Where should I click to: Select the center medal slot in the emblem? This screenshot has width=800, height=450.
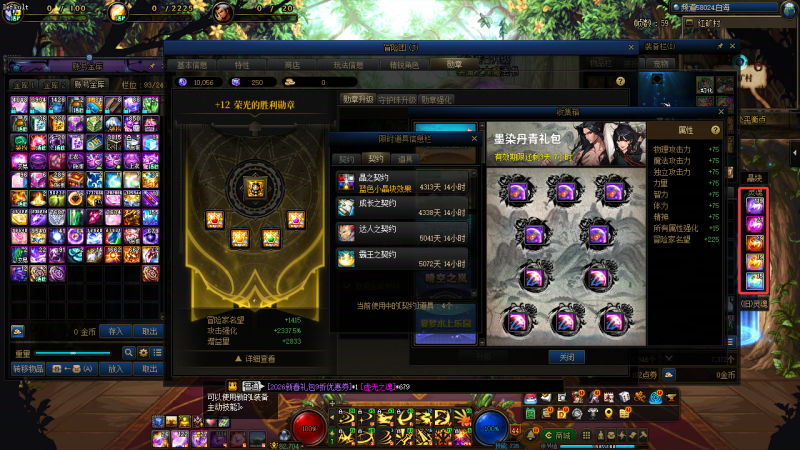coord(252,187)
